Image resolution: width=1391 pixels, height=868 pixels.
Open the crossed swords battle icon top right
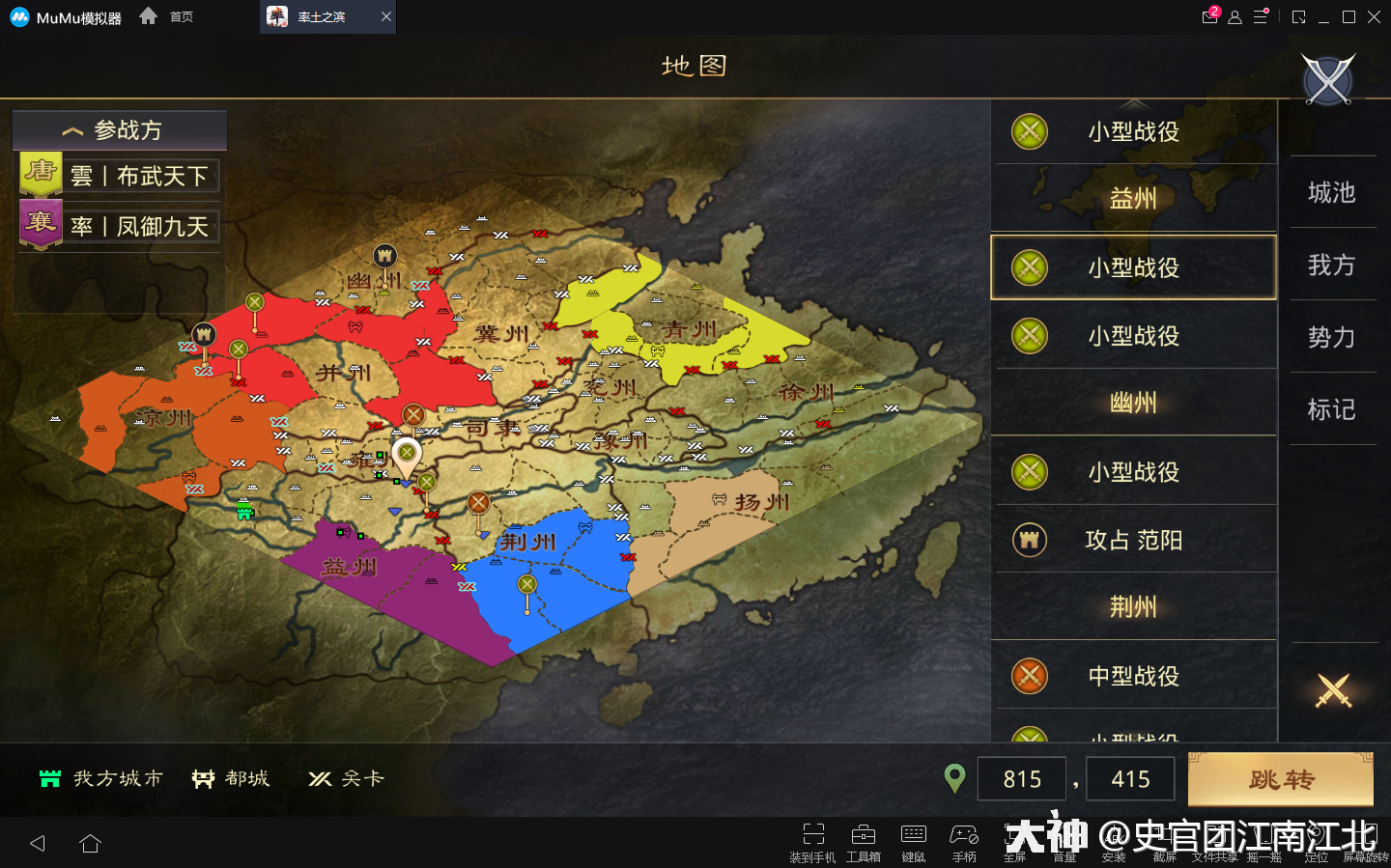[x=1327, y=79]
